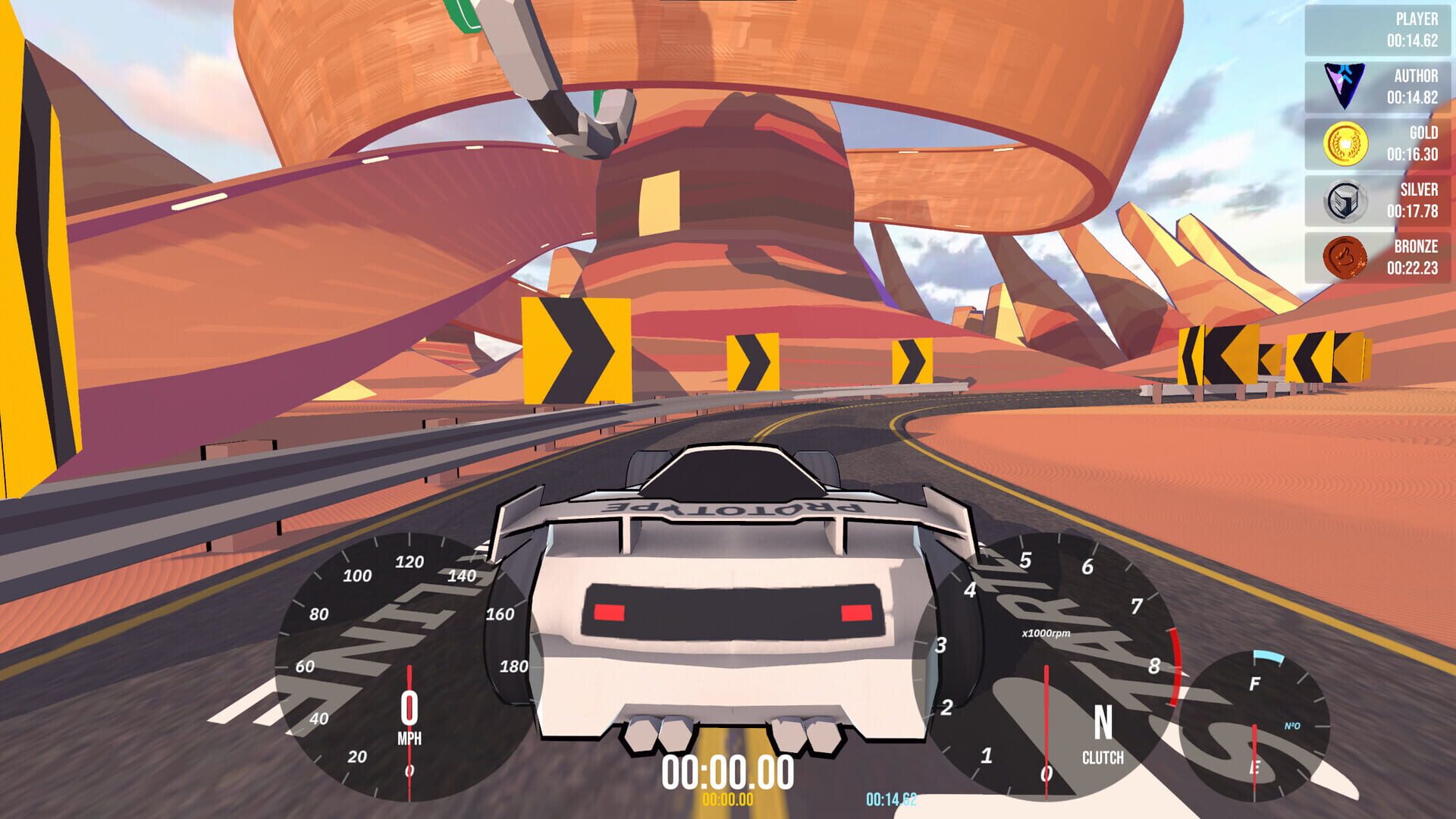Select the x1000rpm label on the tachometer
The width and height of the screenshot is (1456, 819).
(1047, 632)
